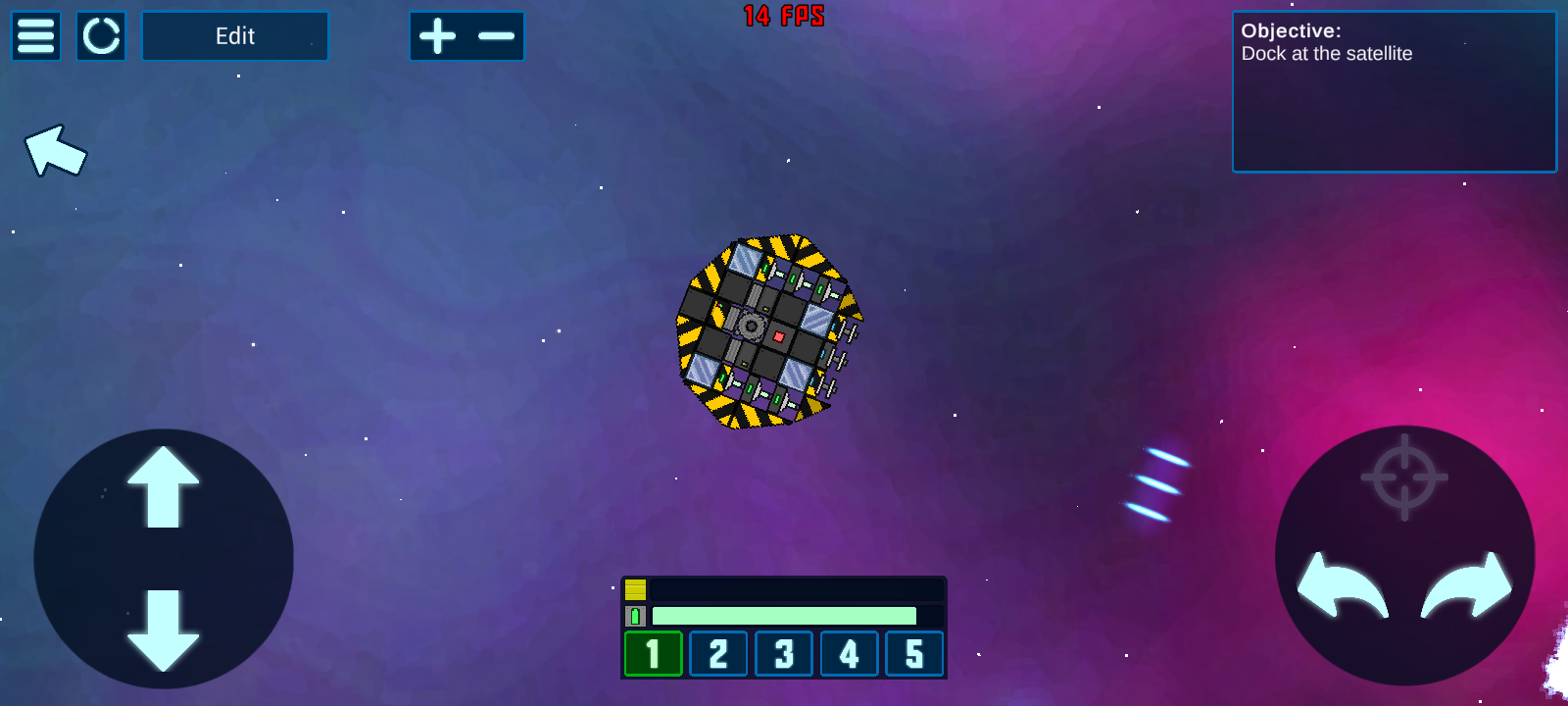The width and height of the screenshot is (1568, 706).
Task: Select action group 4
Action: point(849,654)
